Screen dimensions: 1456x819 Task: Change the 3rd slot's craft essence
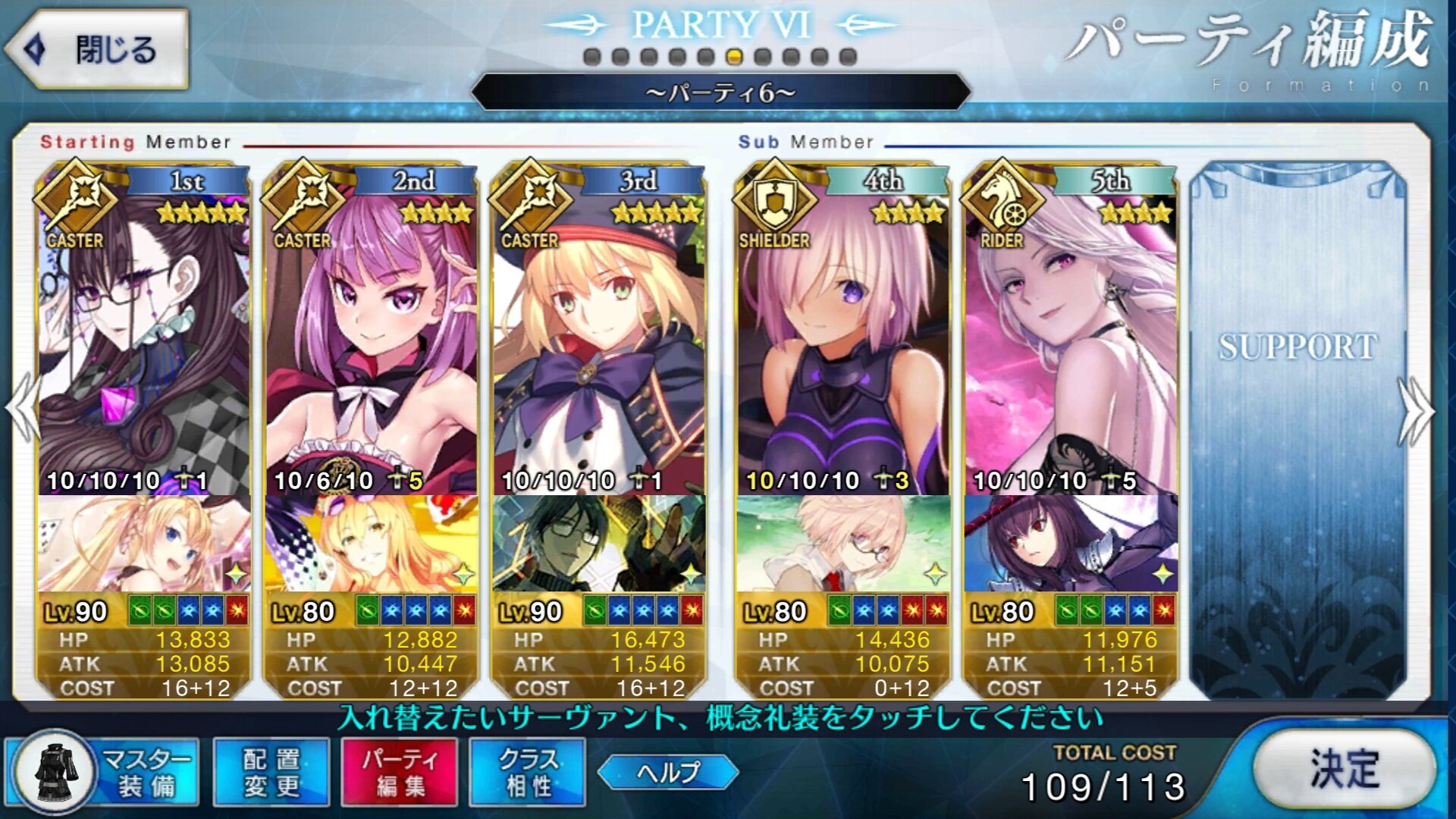[x=599, y=543]
